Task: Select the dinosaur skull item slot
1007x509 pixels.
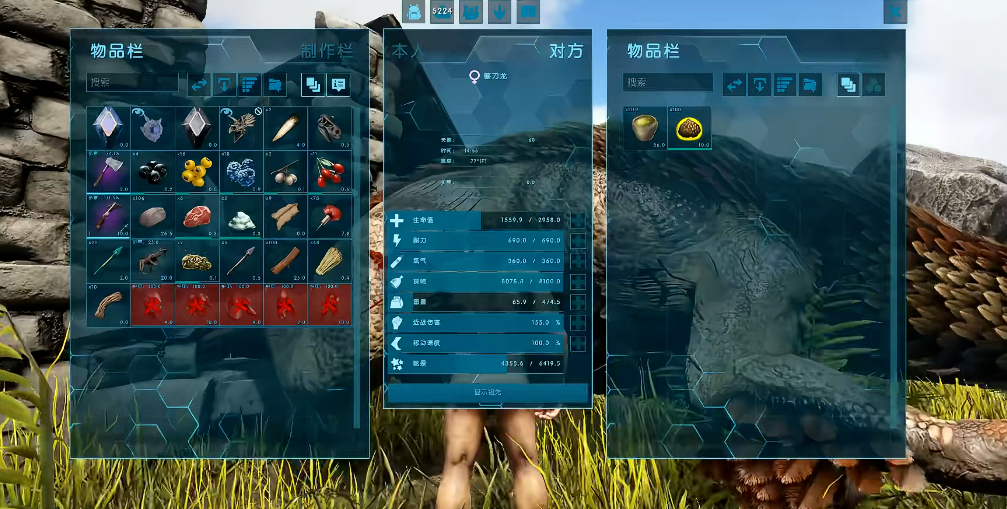Action: 329,127
